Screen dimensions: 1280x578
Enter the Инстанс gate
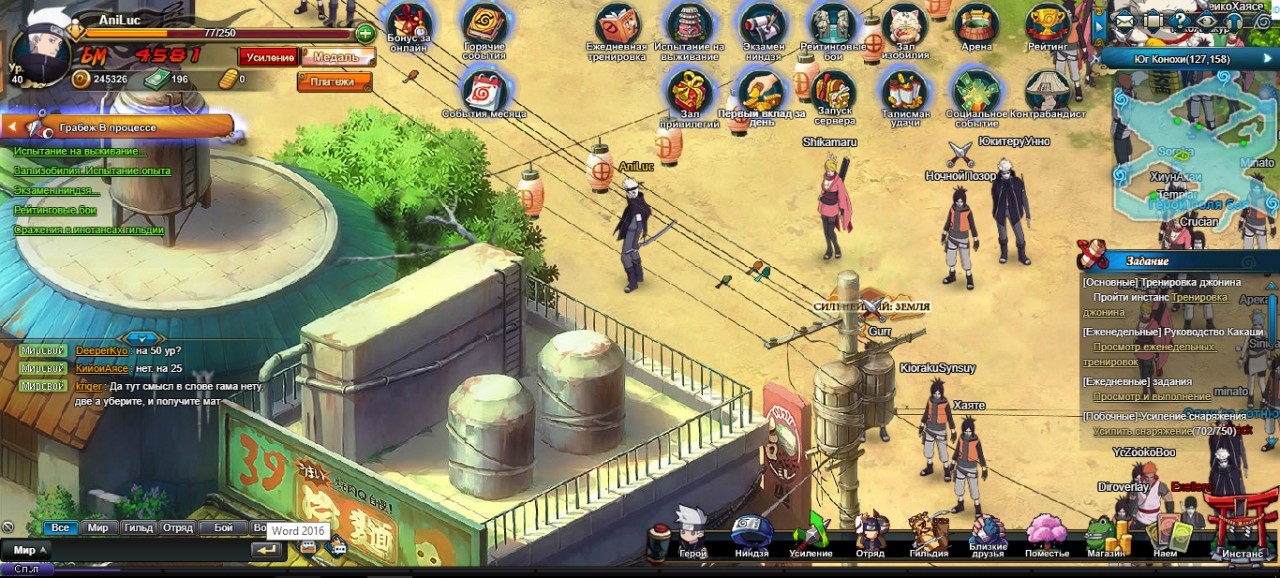[1242, 527]
